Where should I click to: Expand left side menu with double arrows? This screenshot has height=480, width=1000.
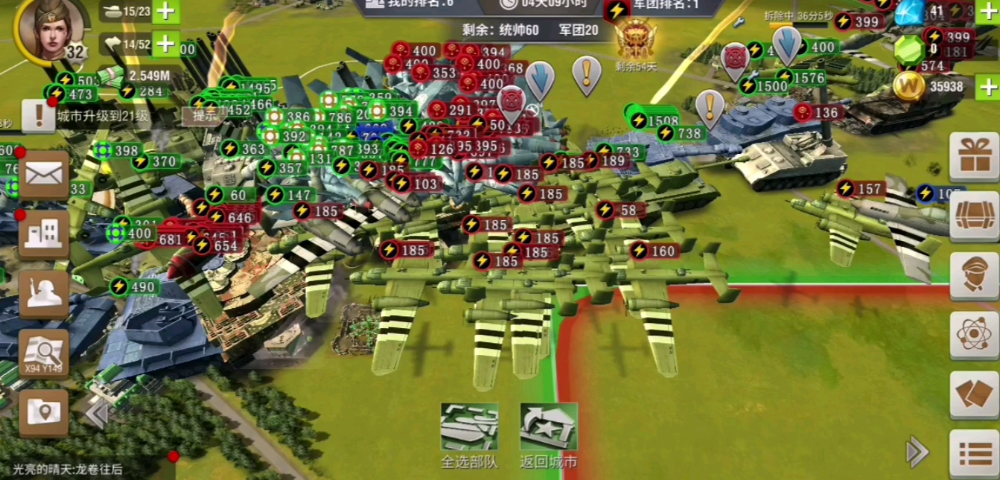[x=96, y=412]
